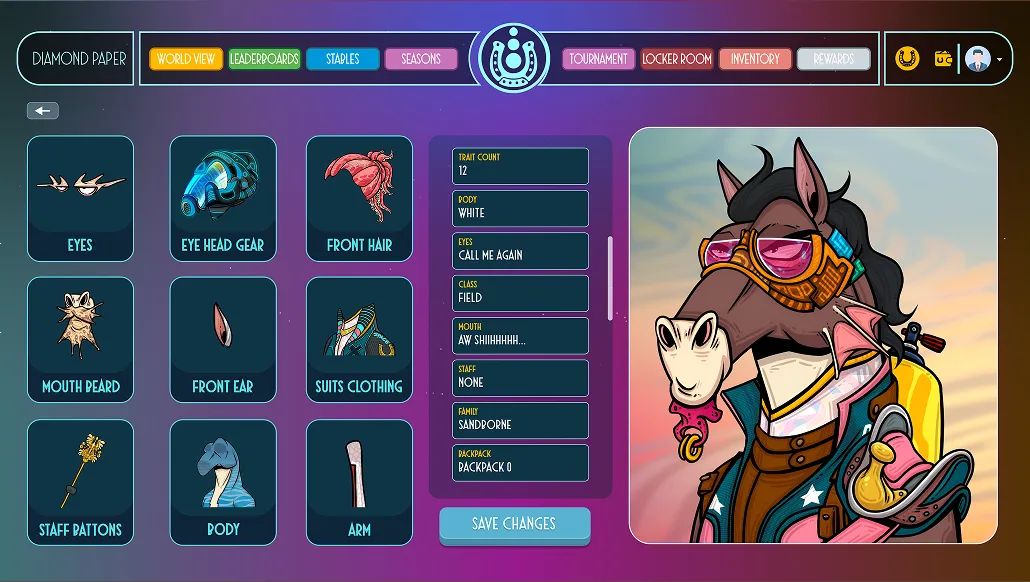Go to the Stables section
The height and width of the screenshot is (582, 1030).
coord(342,59)
